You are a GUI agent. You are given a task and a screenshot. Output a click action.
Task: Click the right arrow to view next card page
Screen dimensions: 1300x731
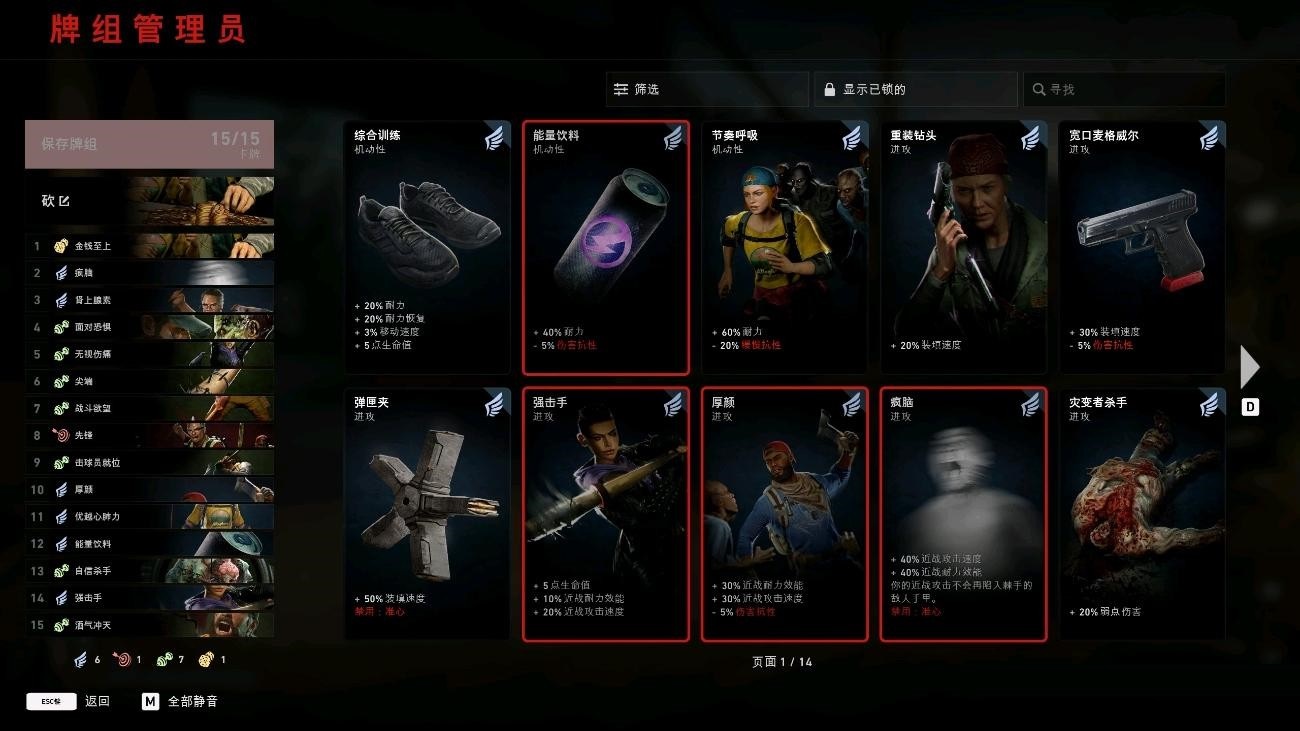[1249, 367]
